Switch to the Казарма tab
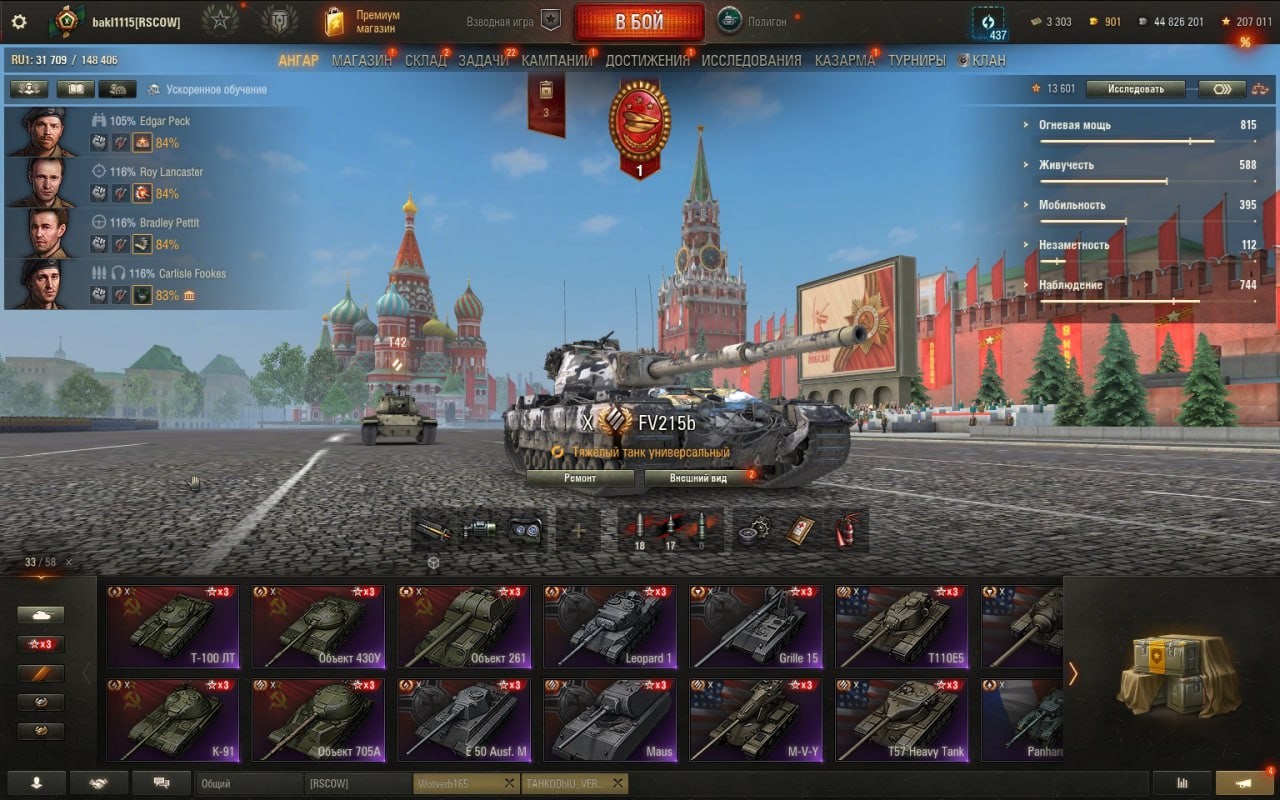The height and width of the screenshot is (800, 1280). (x=844, y=60)
